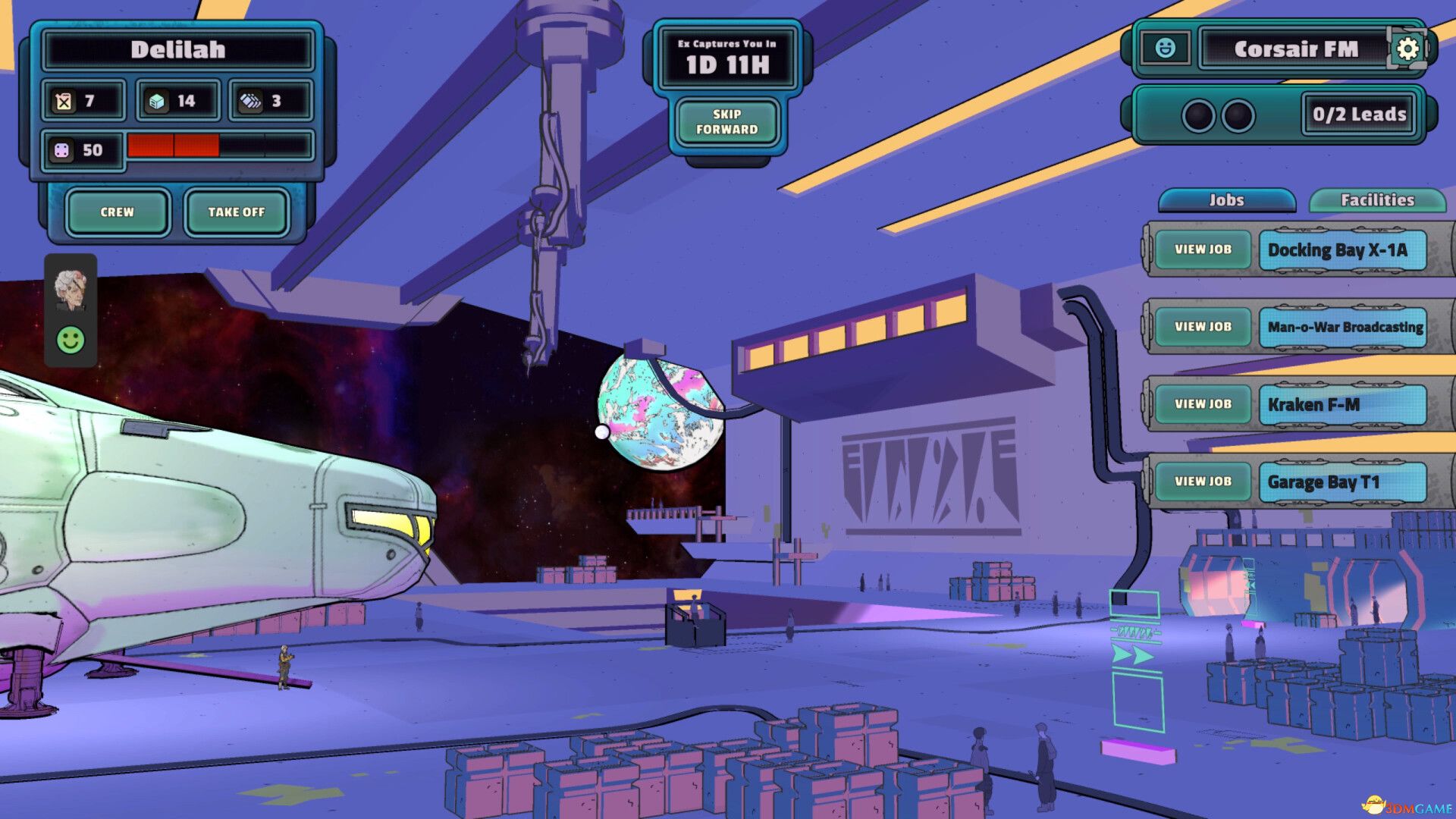Image resolution: width=1456 pixels, height=819 pixels.
Task: Click the green smiley mood icon
Action: coord(71,340)
